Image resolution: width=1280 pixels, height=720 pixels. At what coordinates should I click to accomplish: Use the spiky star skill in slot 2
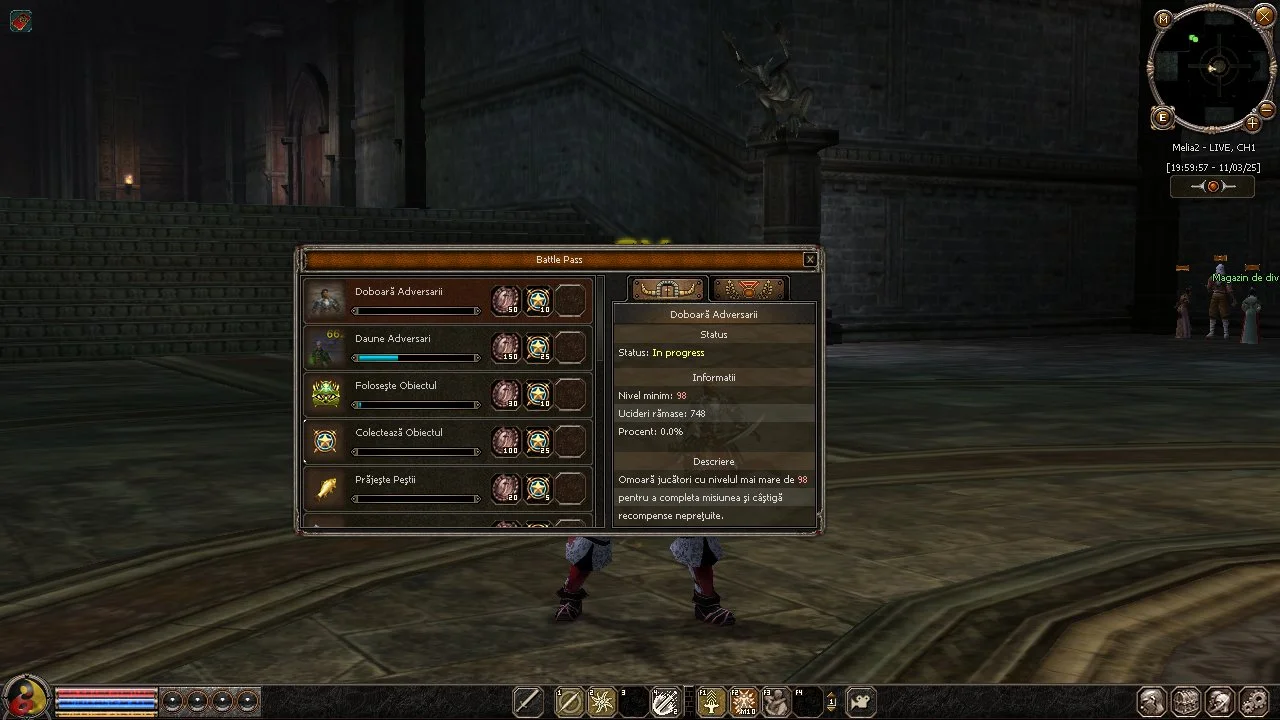(602, 702)
